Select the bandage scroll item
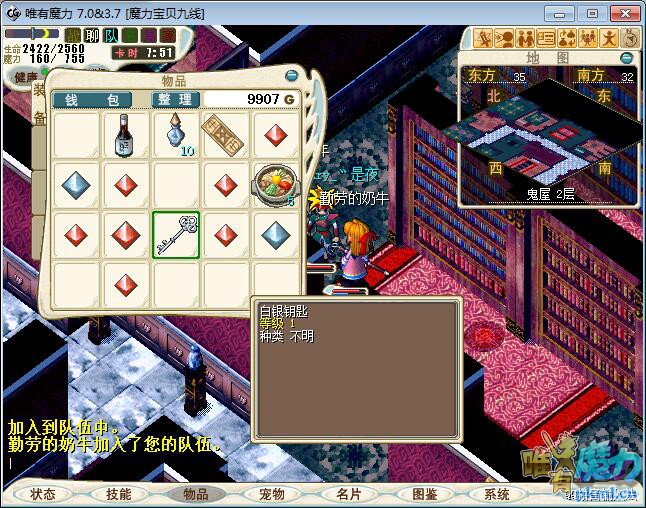 [x=225, y=133]
